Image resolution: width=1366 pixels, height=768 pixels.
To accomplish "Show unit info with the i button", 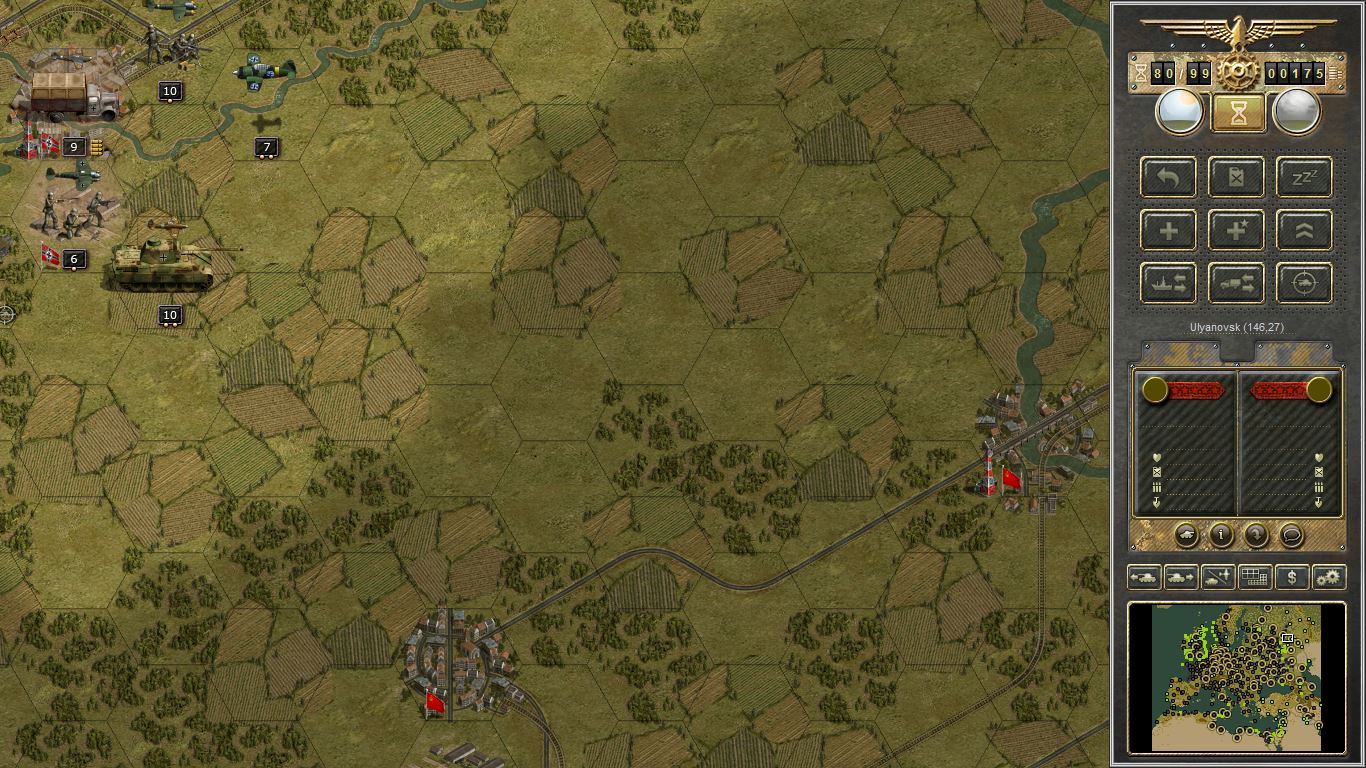I will pyautogui.click(x=1219, y=536).
